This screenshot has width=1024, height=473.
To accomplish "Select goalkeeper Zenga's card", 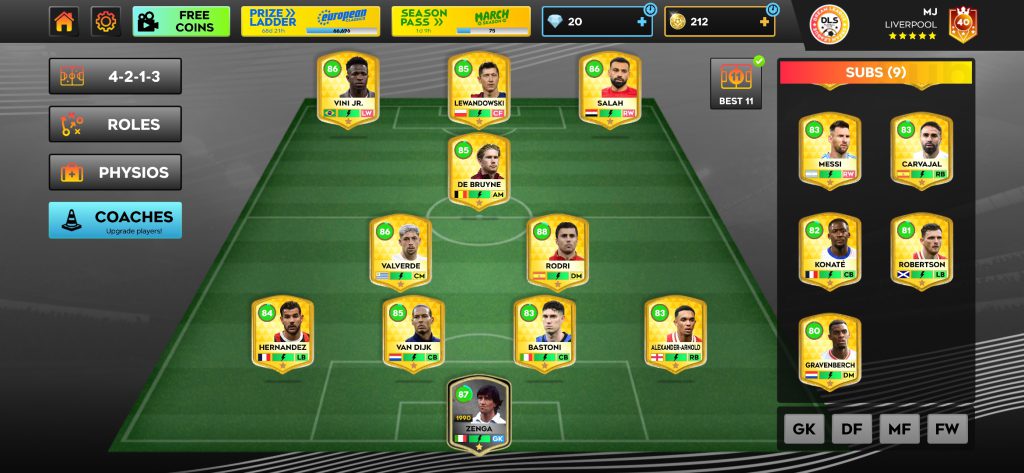I will 479,412.
